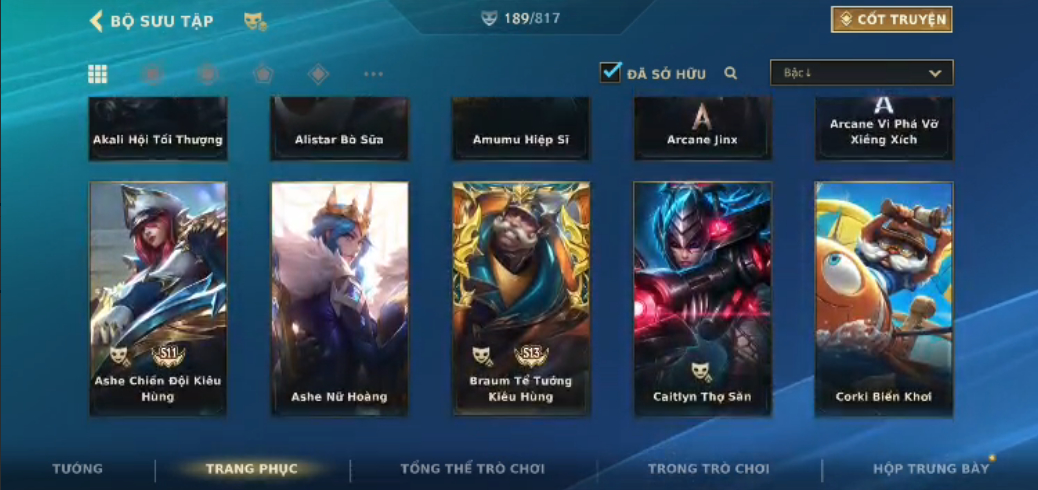Select the Ashe Chiến Đội Kiêu Hùng skin
This screenshot has width=1038, height=490.
[158, 298]
